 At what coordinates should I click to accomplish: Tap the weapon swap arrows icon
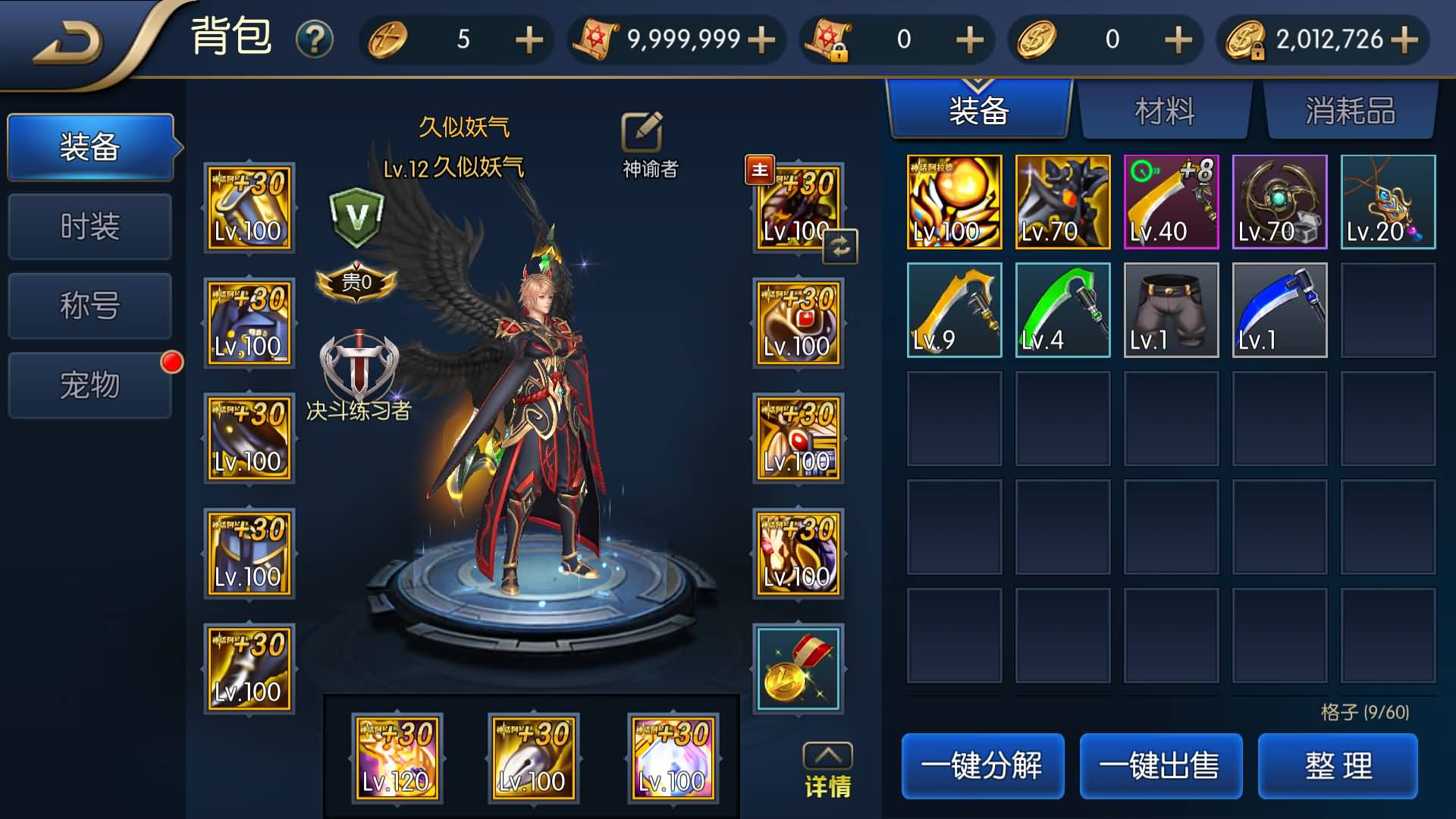tap(840, 246)
